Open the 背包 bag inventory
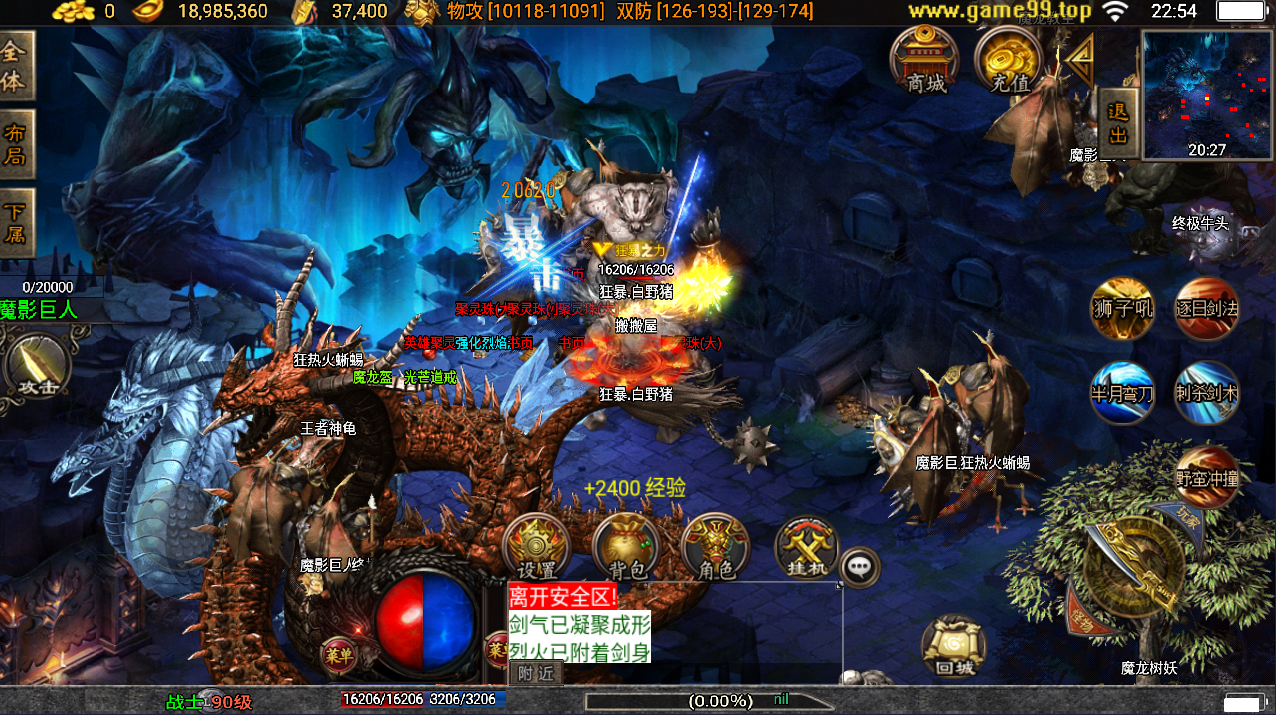The width and height of the screenshot is (1276, 715). (626, 547)
